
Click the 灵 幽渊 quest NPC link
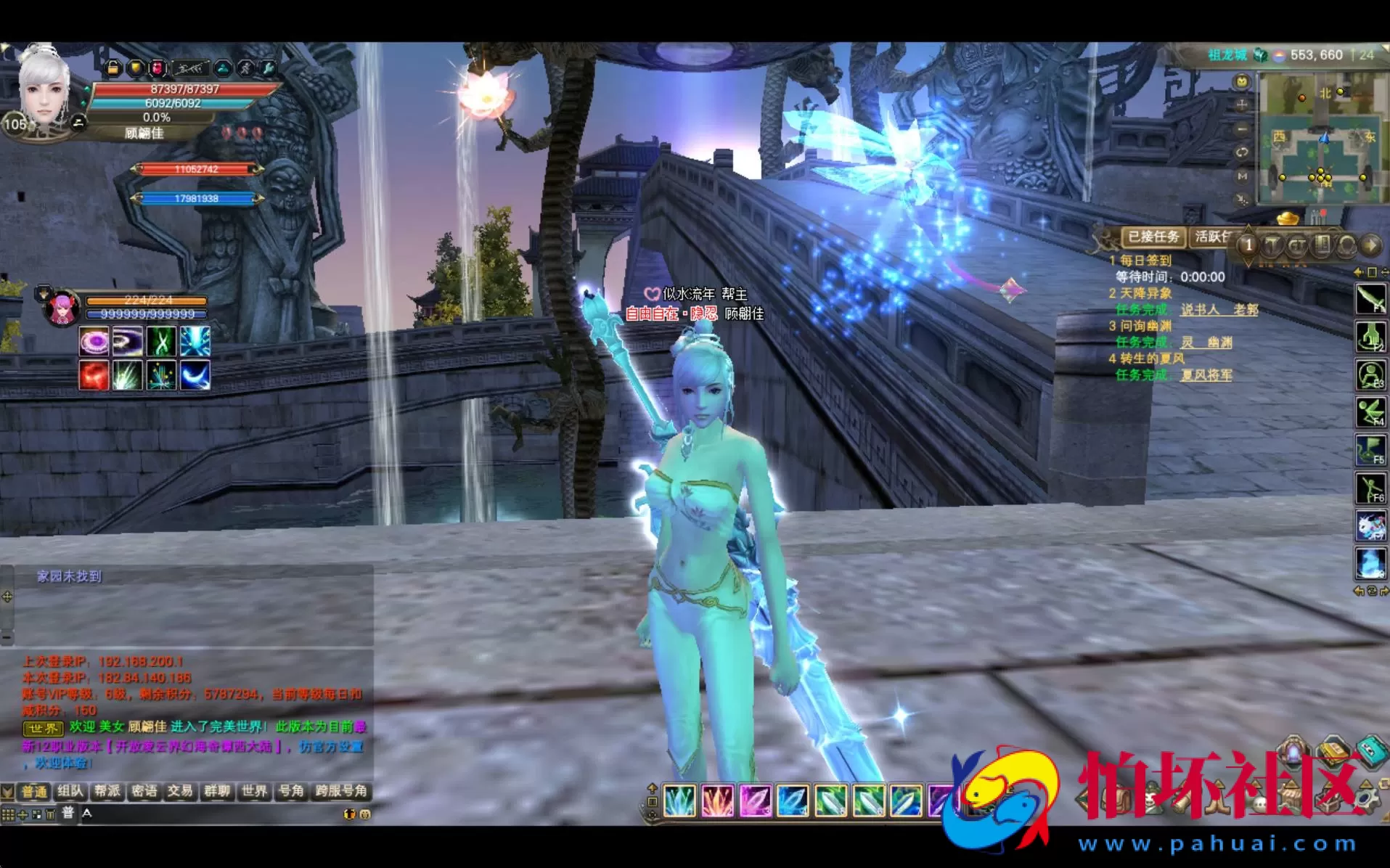1206,343
